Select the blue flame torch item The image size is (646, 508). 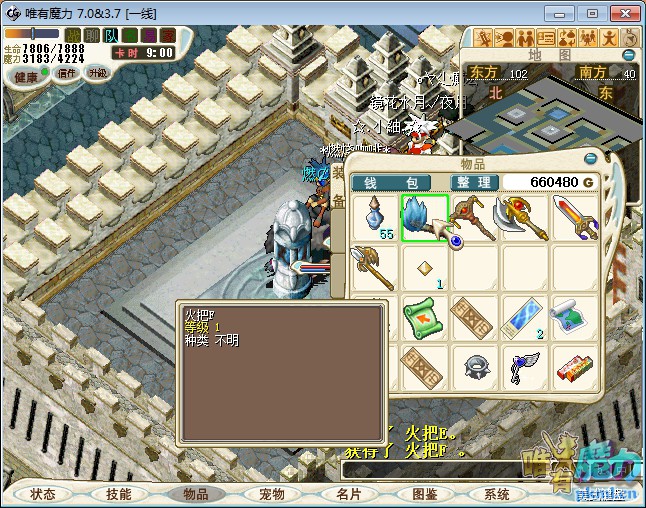coord(424,218)
